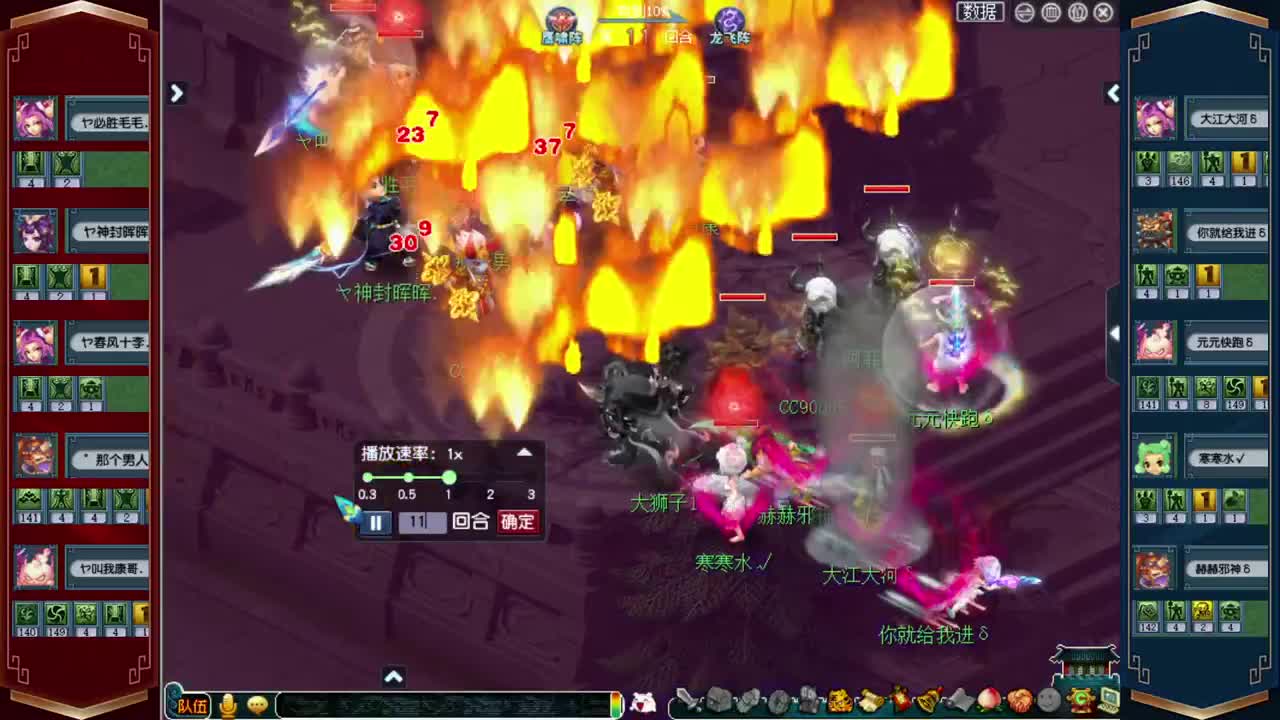1280x720 pixels.
Task: Collapse the right party sidebar
Action: click(x=1113, y=93)
